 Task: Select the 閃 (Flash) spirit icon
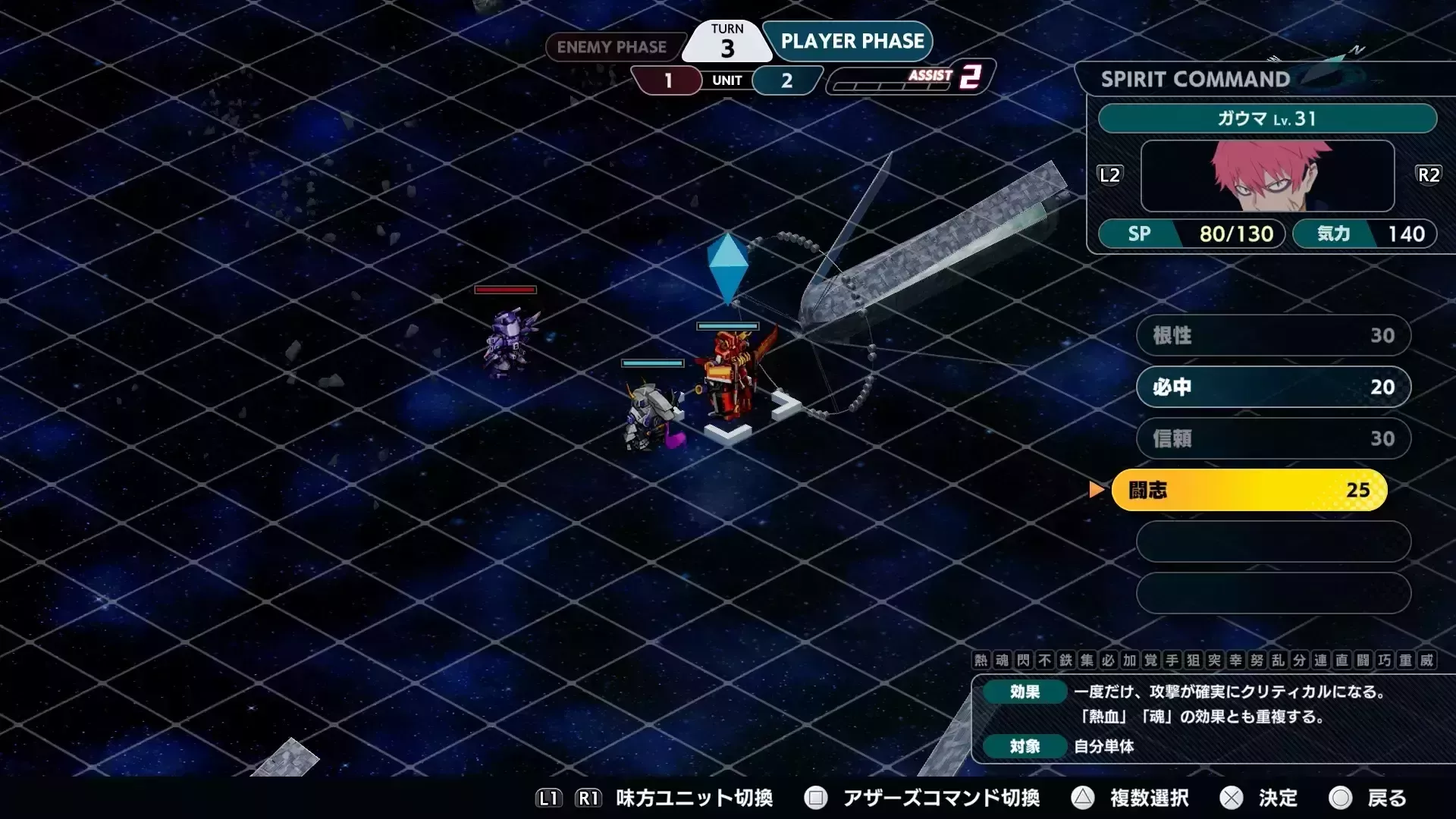point(1025,661)
